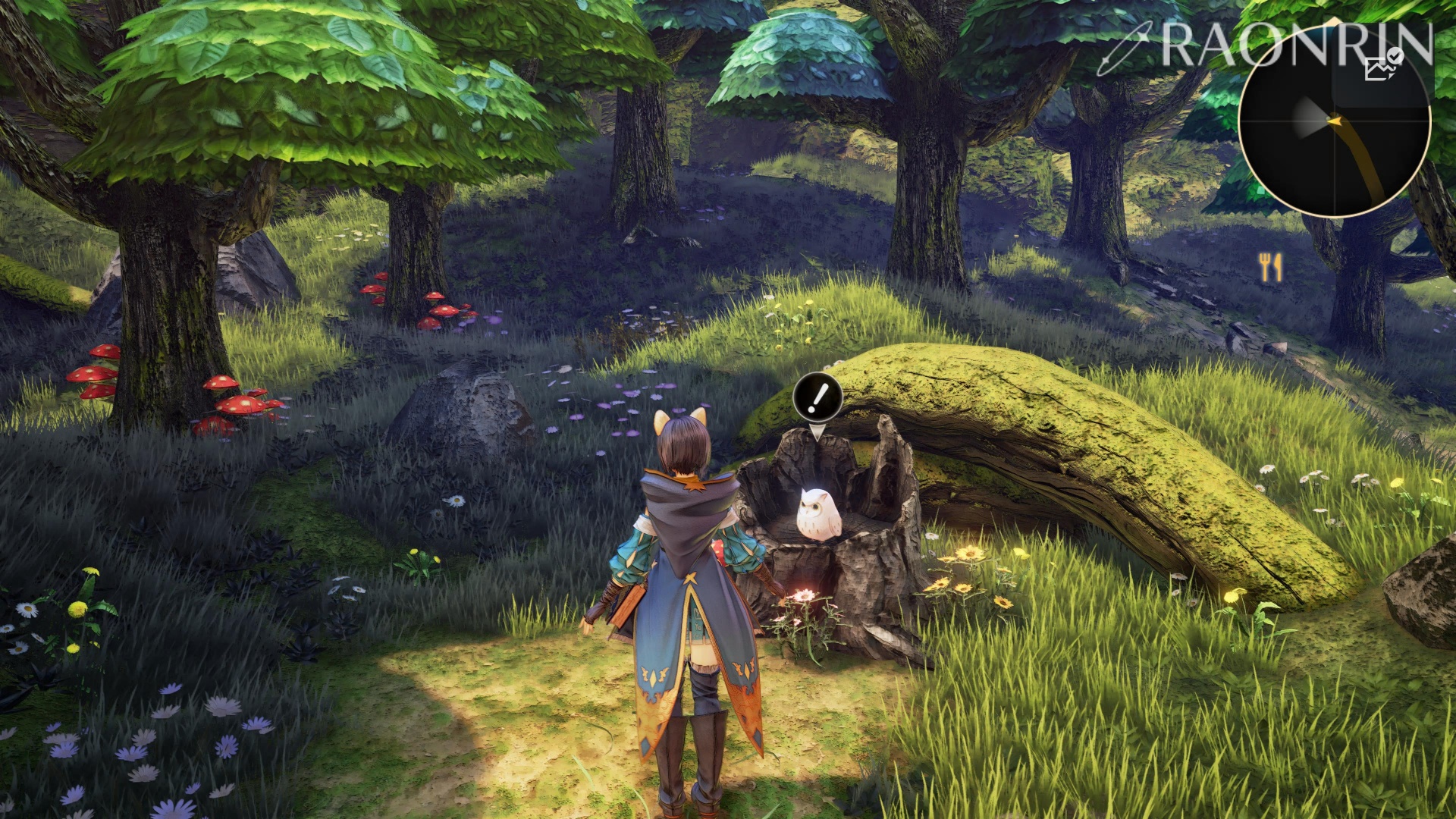Viewport: 1456px width, 819px height.
Task: Click the orange fork and knife marker
Action: click(x=1270, y=267)
